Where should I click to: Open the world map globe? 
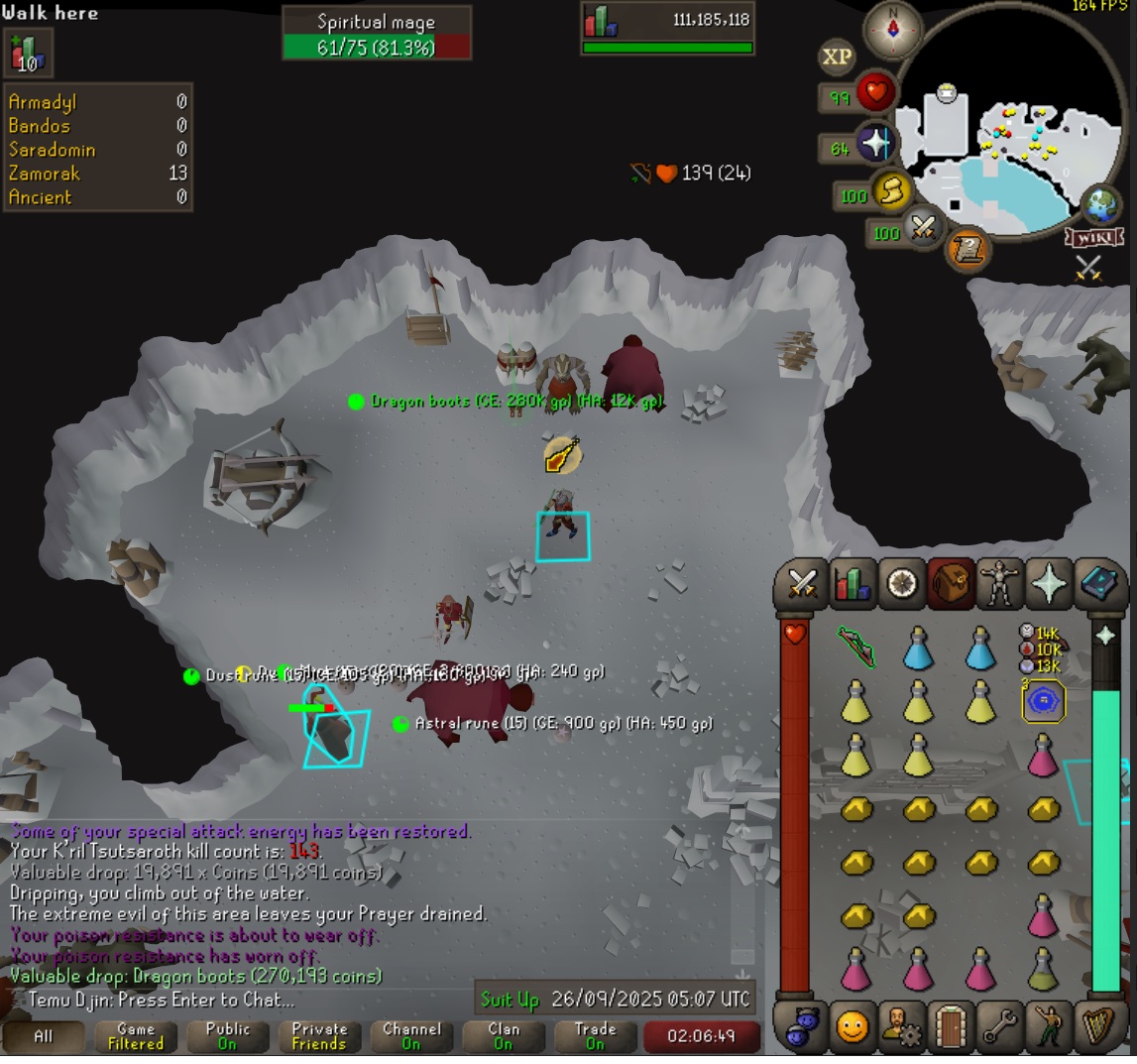point(1099,205)
